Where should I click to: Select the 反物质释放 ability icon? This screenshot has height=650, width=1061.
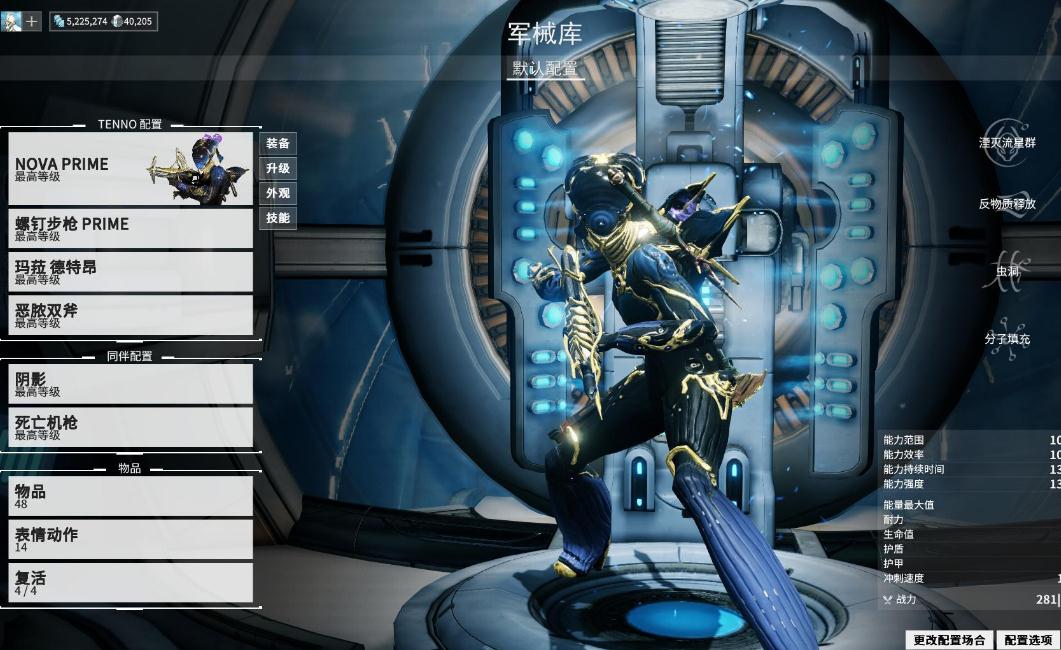point(1007,204)
